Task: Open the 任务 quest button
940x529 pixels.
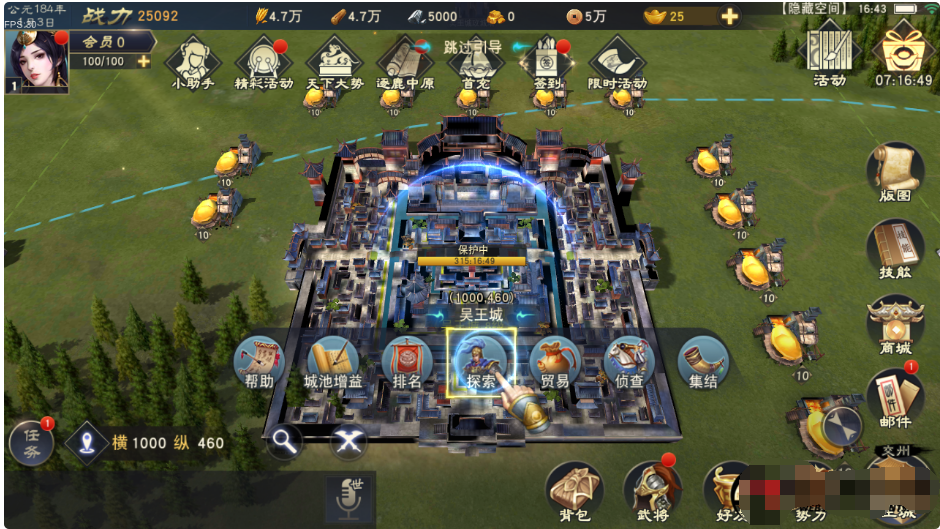Action: 31,443
